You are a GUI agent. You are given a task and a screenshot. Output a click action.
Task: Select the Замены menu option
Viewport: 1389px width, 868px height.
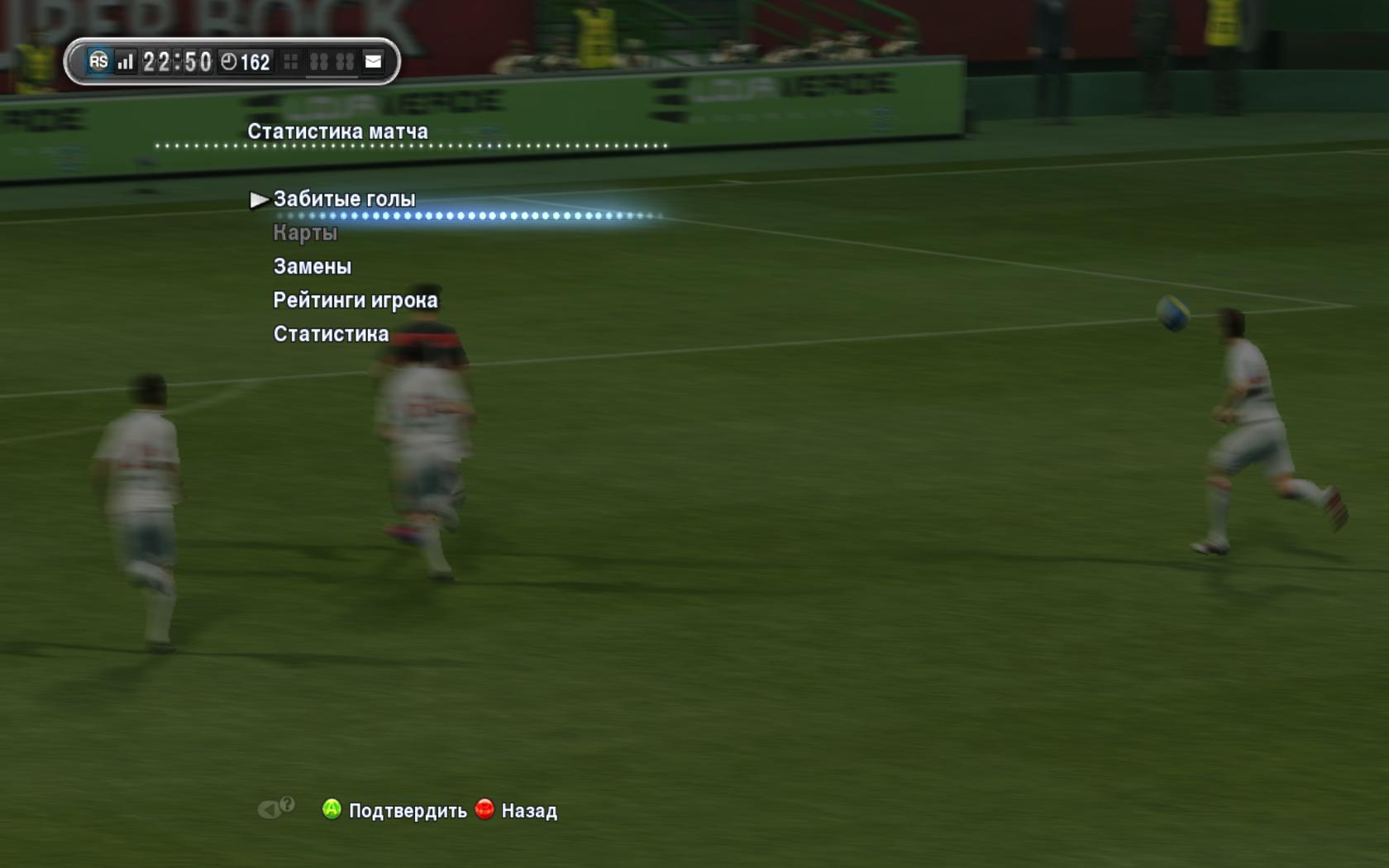click(313, 266)
